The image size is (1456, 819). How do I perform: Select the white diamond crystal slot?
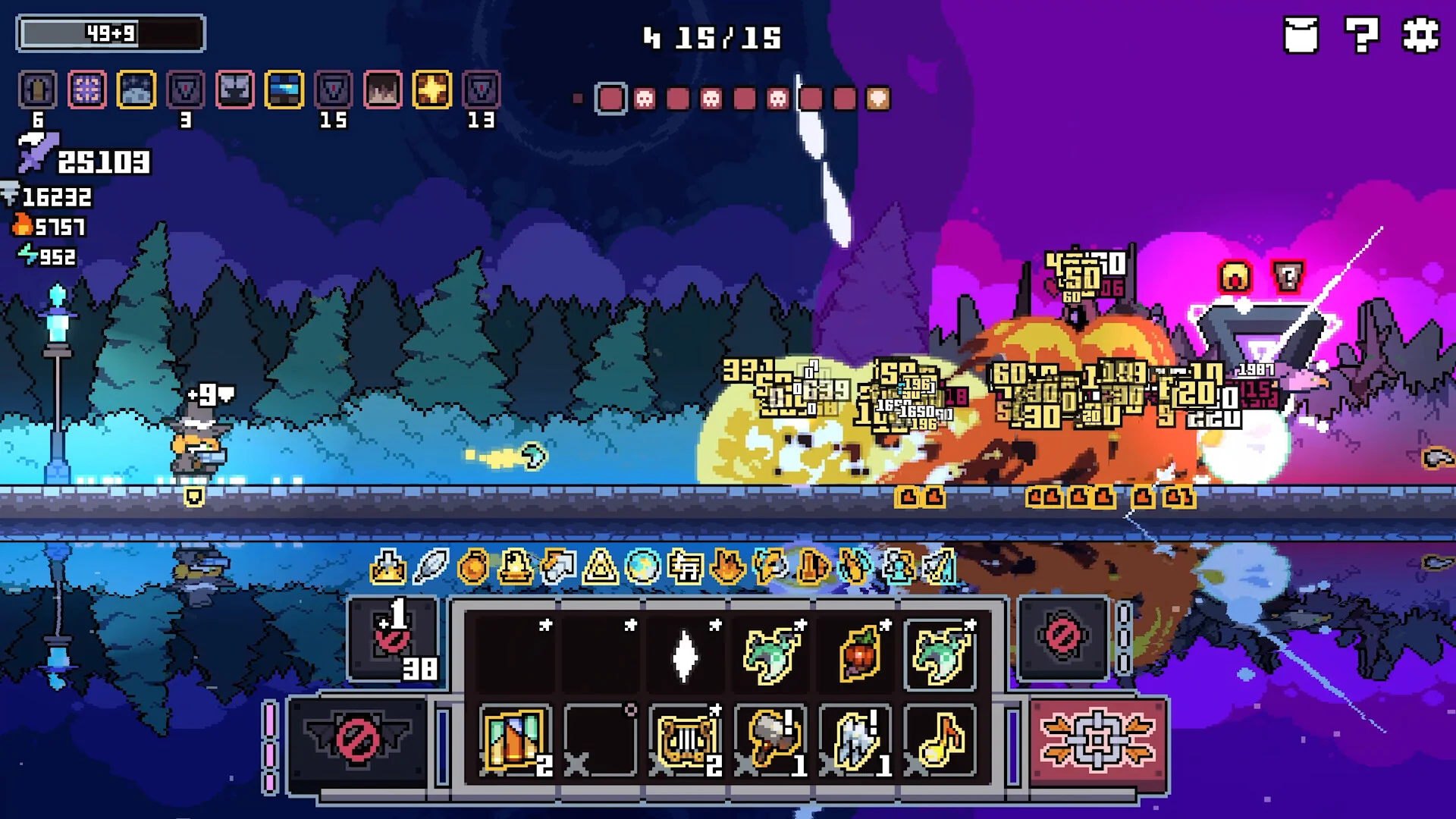click(x=685, y=654)
